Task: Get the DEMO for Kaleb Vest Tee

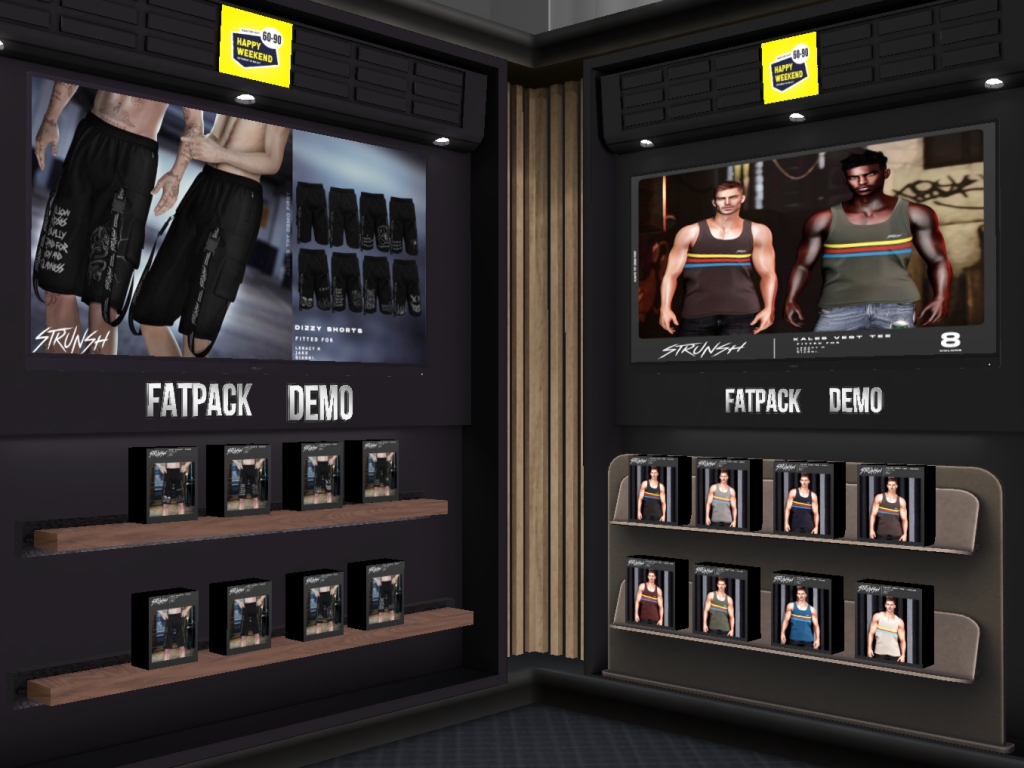Action: click(x=855, y=400)
